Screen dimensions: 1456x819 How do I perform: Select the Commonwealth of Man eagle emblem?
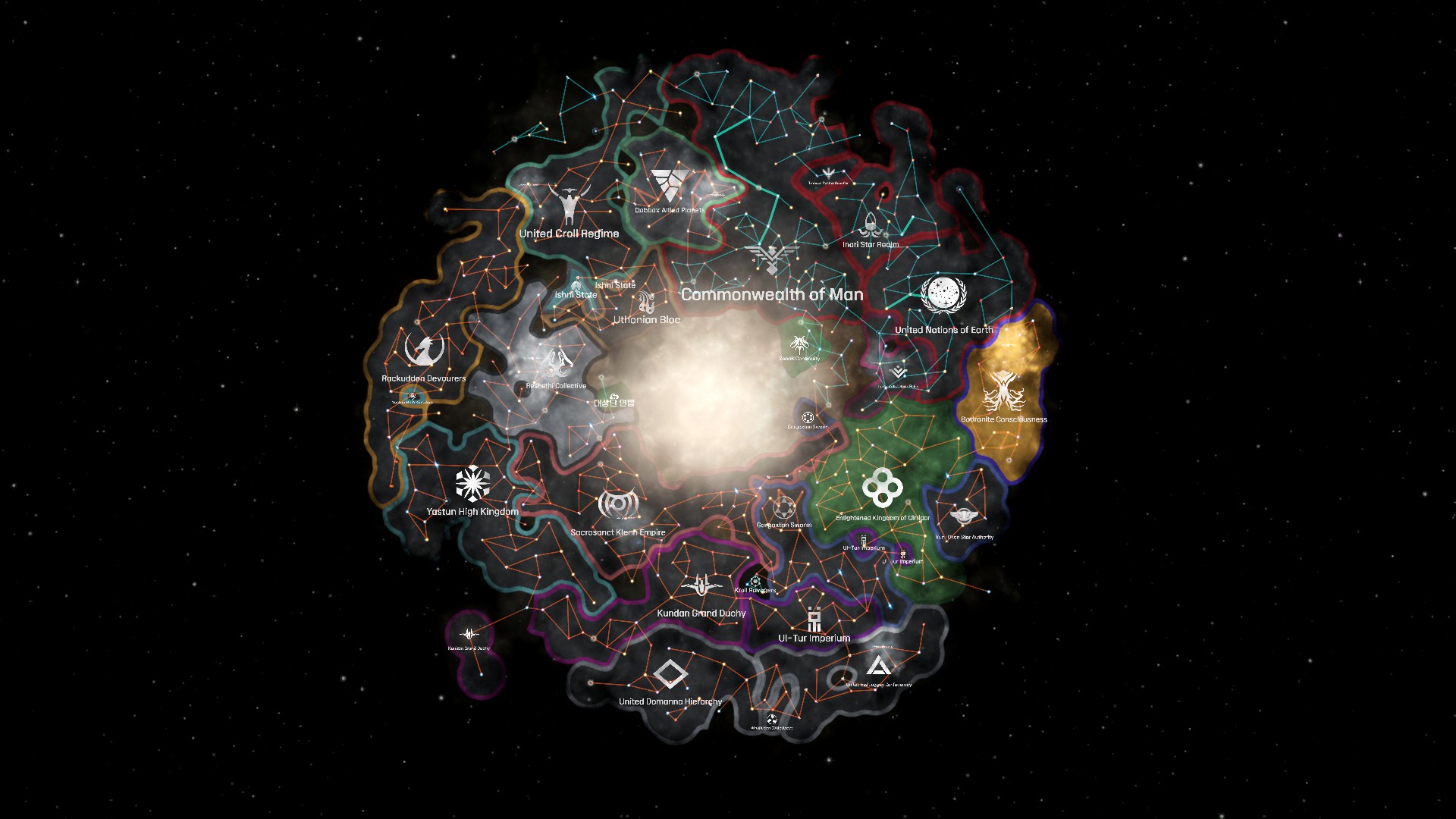771,259
